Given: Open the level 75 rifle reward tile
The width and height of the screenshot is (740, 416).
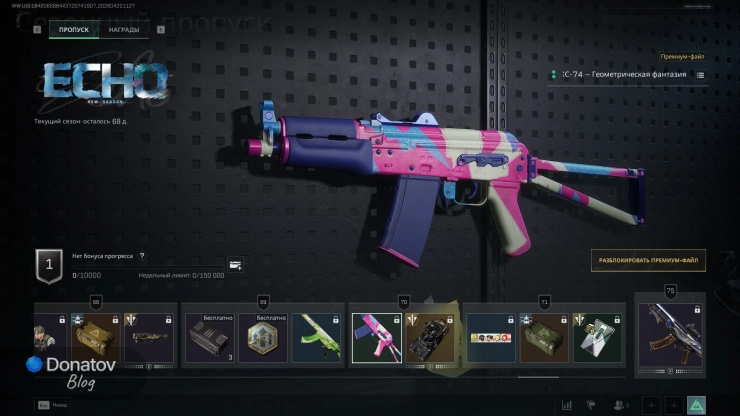Looking at the screenshot, I should 670,336.
